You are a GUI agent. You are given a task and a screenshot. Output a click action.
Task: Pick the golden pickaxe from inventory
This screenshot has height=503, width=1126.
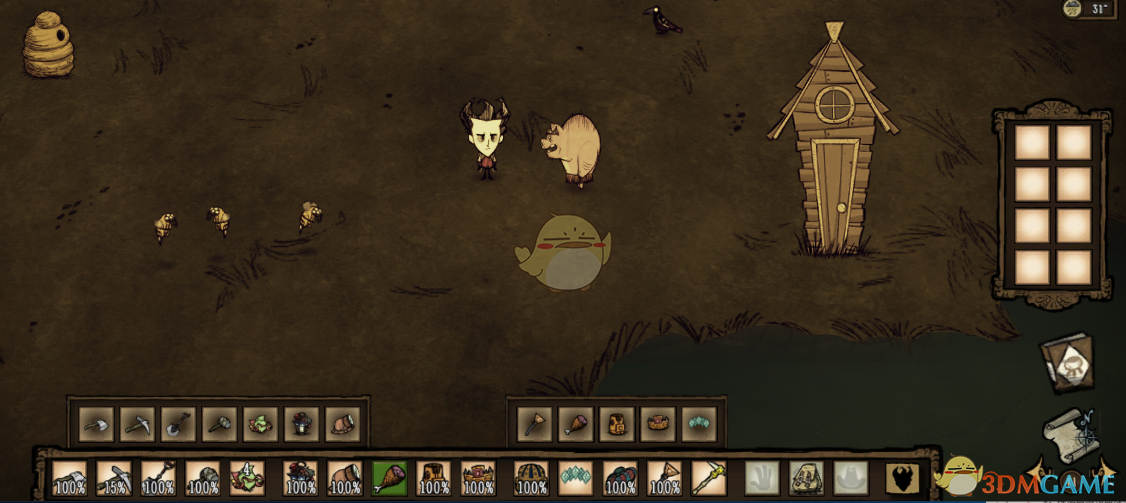708,478
